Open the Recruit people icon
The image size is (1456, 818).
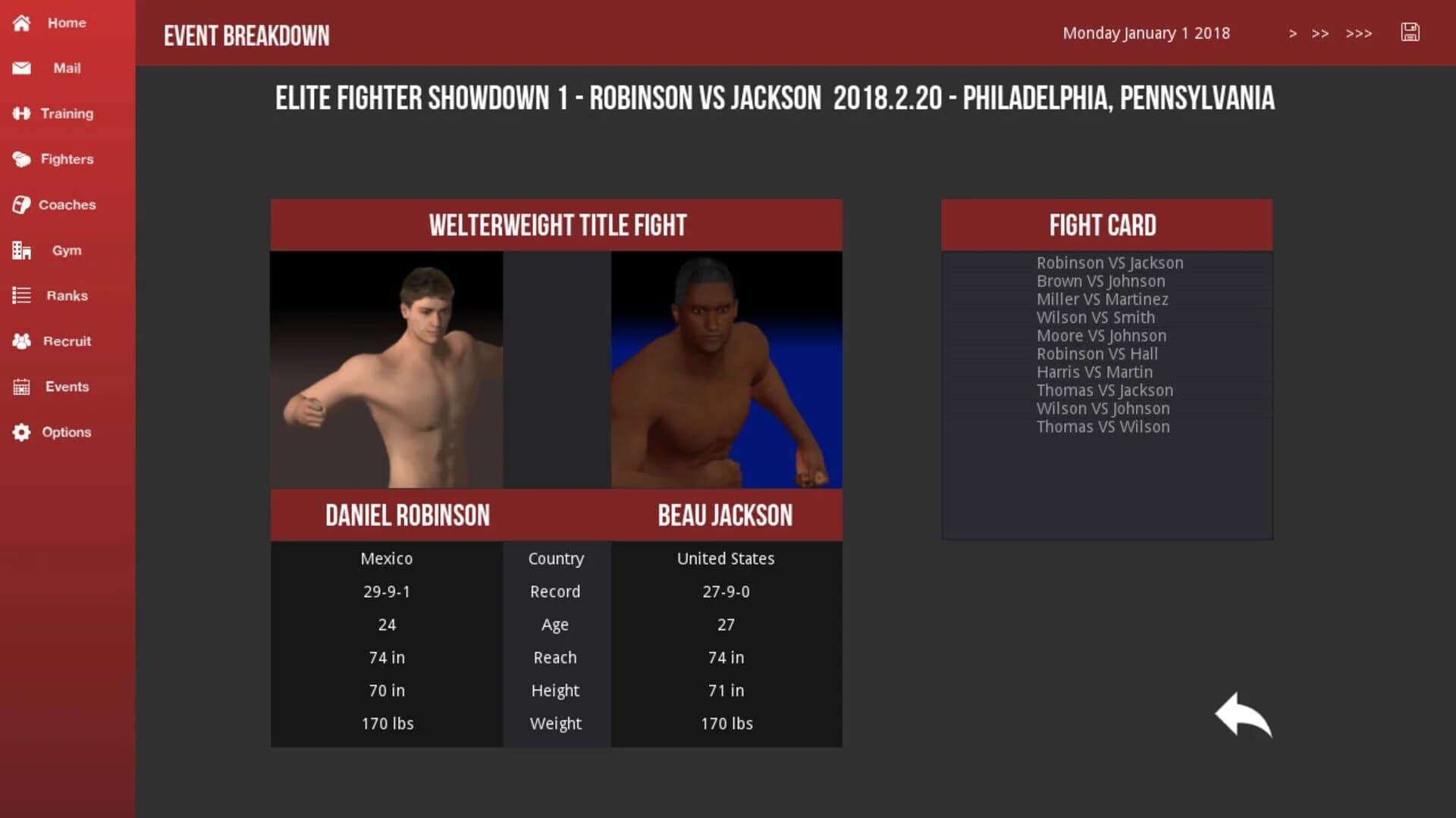(x=20, y=341)
